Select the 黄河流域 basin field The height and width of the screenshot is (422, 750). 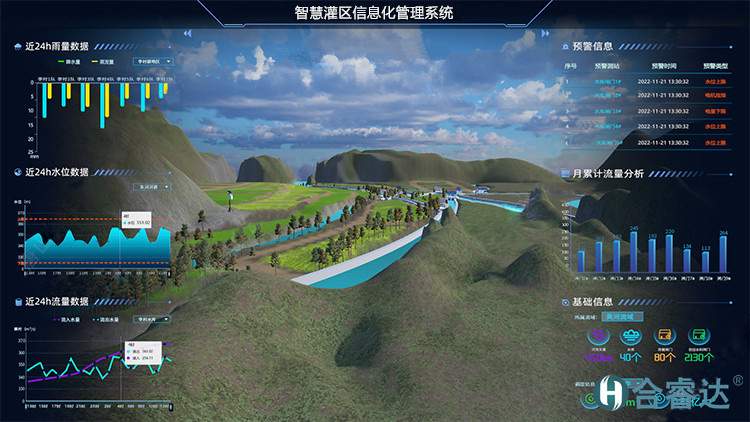[621, 316]
